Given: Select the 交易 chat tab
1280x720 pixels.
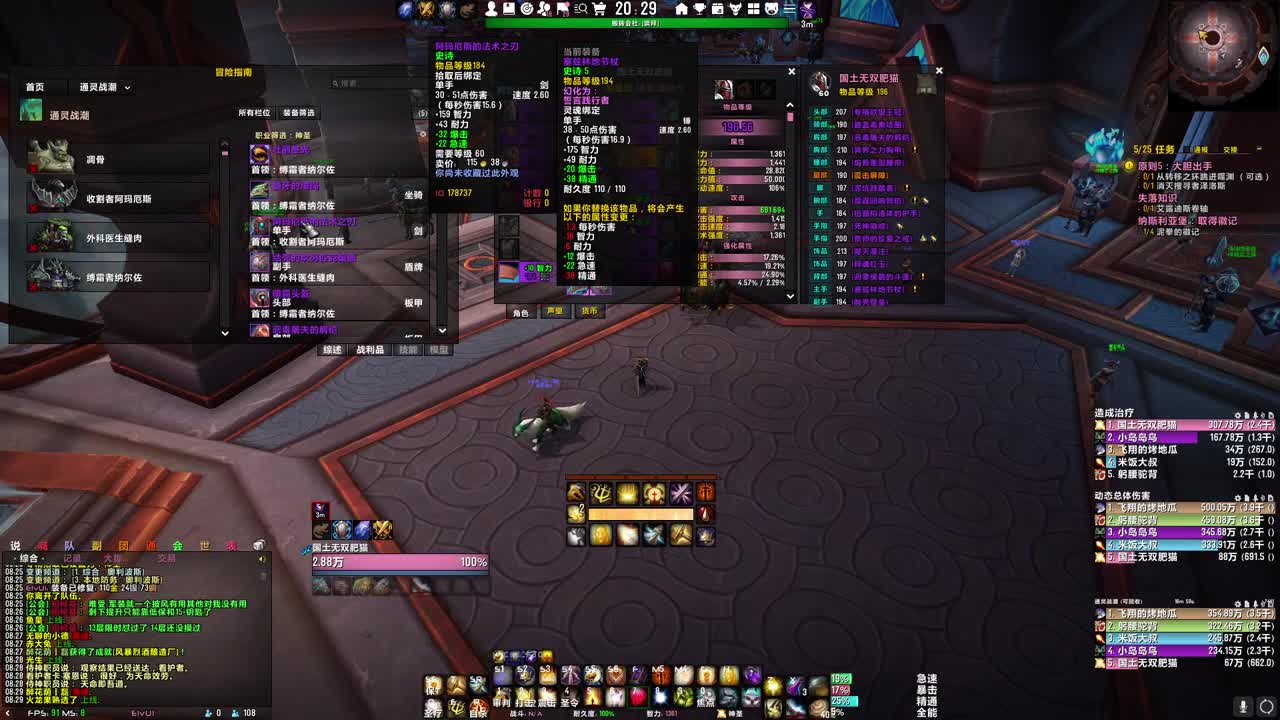Looking at the screenshot, I should [167, 558].
